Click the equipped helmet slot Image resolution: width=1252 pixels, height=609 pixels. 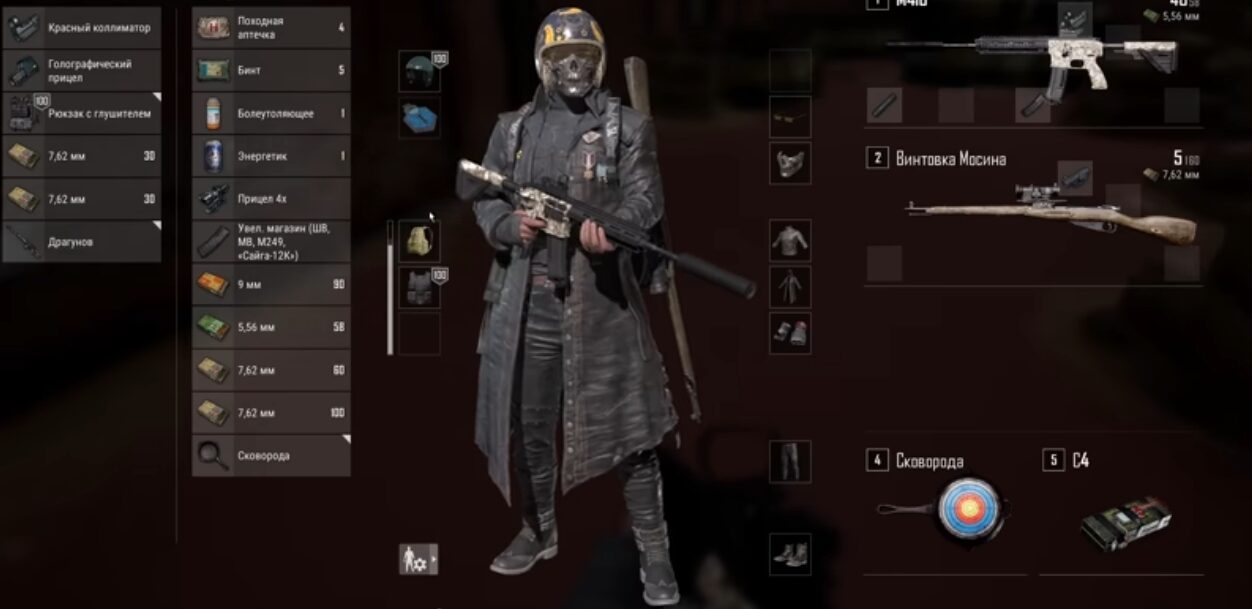point(419,72)
